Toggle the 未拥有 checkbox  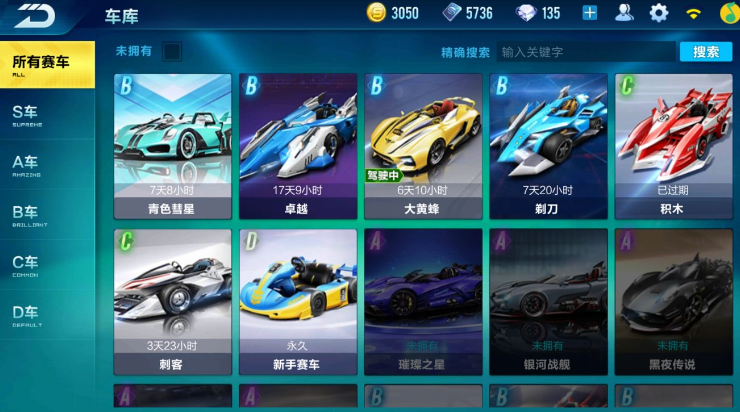[x=172, y=51]
